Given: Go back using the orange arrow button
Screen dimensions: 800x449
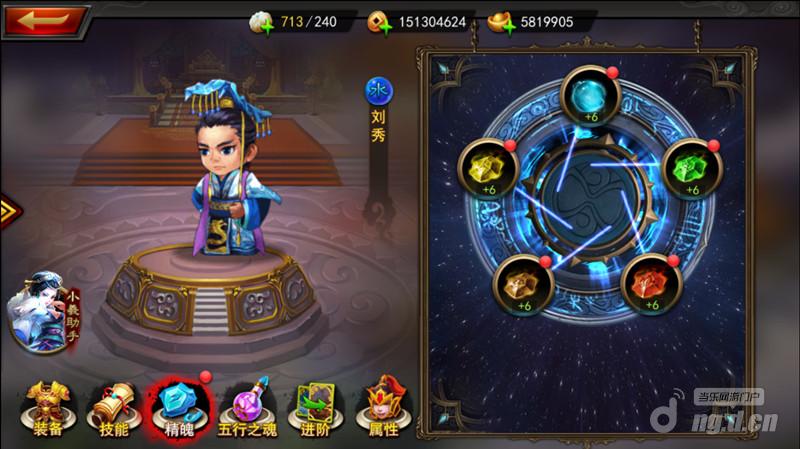Looking at the screenshot, I should (43, 19).
